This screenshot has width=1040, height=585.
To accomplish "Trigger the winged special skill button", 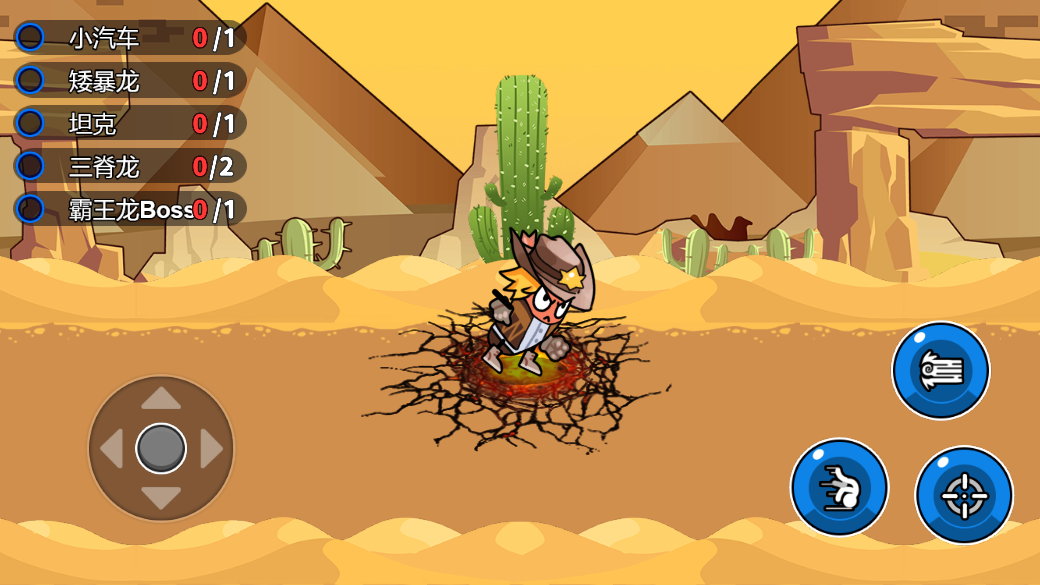I will [940, 370].
